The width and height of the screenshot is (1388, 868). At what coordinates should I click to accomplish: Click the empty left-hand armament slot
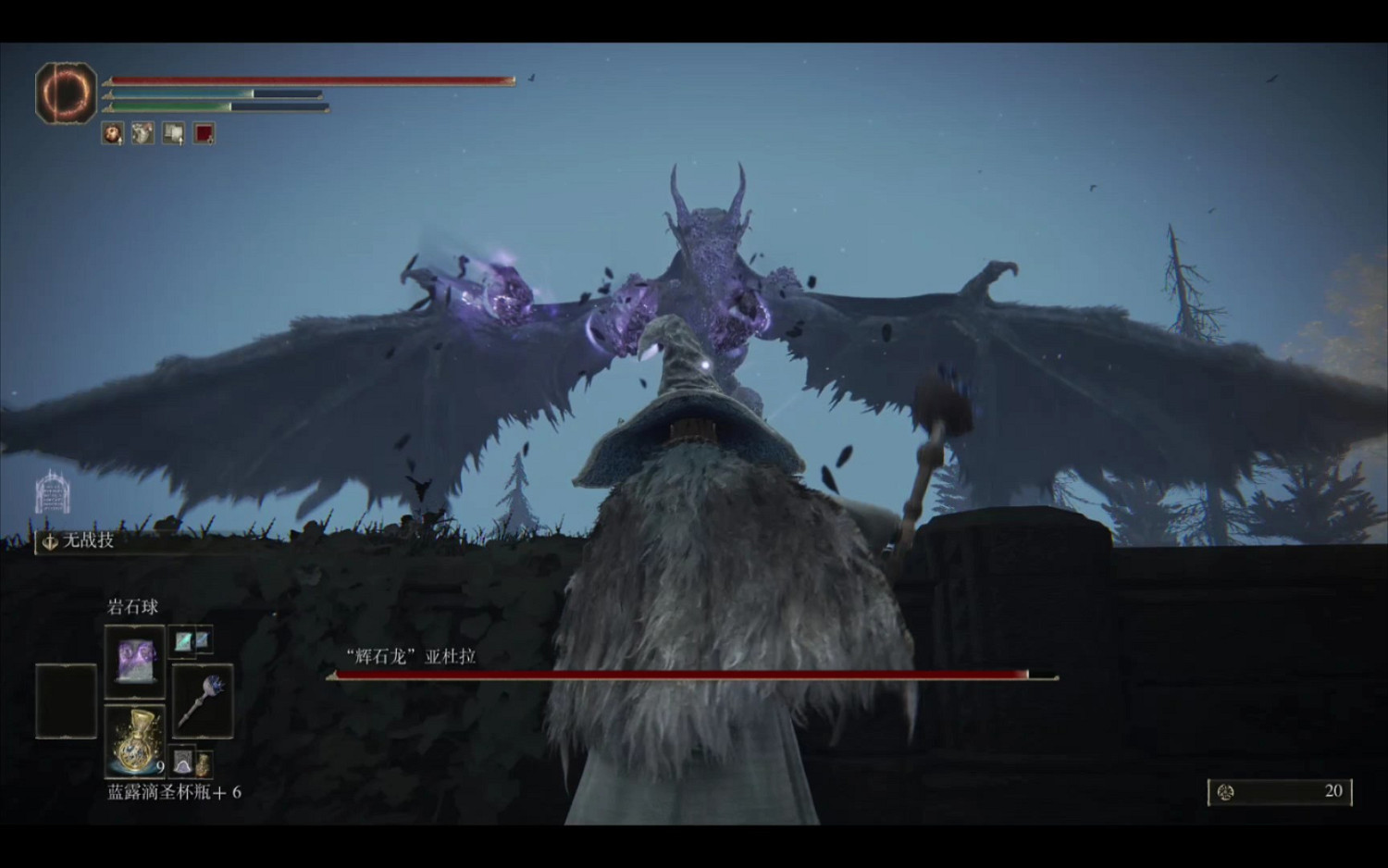pyautogui.click(x=65, y=701)
